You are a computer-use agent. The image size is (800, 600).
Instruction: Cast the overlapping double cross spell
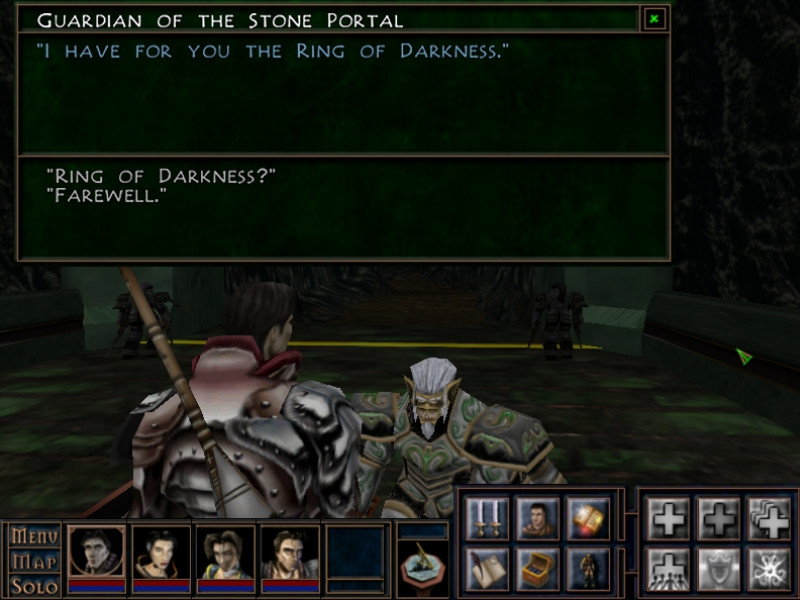(x=767, y=519)
